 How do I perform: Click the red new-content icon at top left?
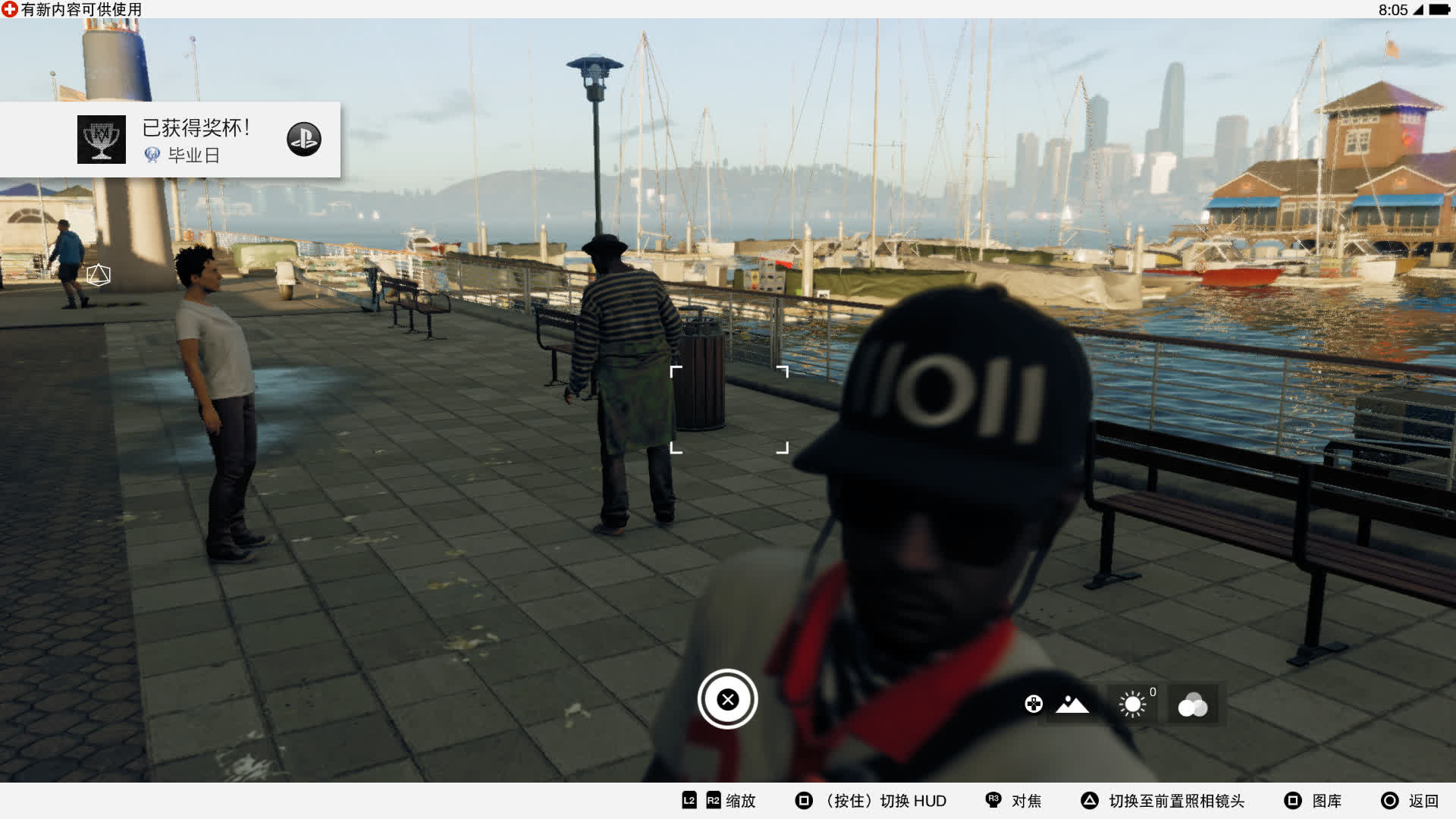(x=9, y=11)
